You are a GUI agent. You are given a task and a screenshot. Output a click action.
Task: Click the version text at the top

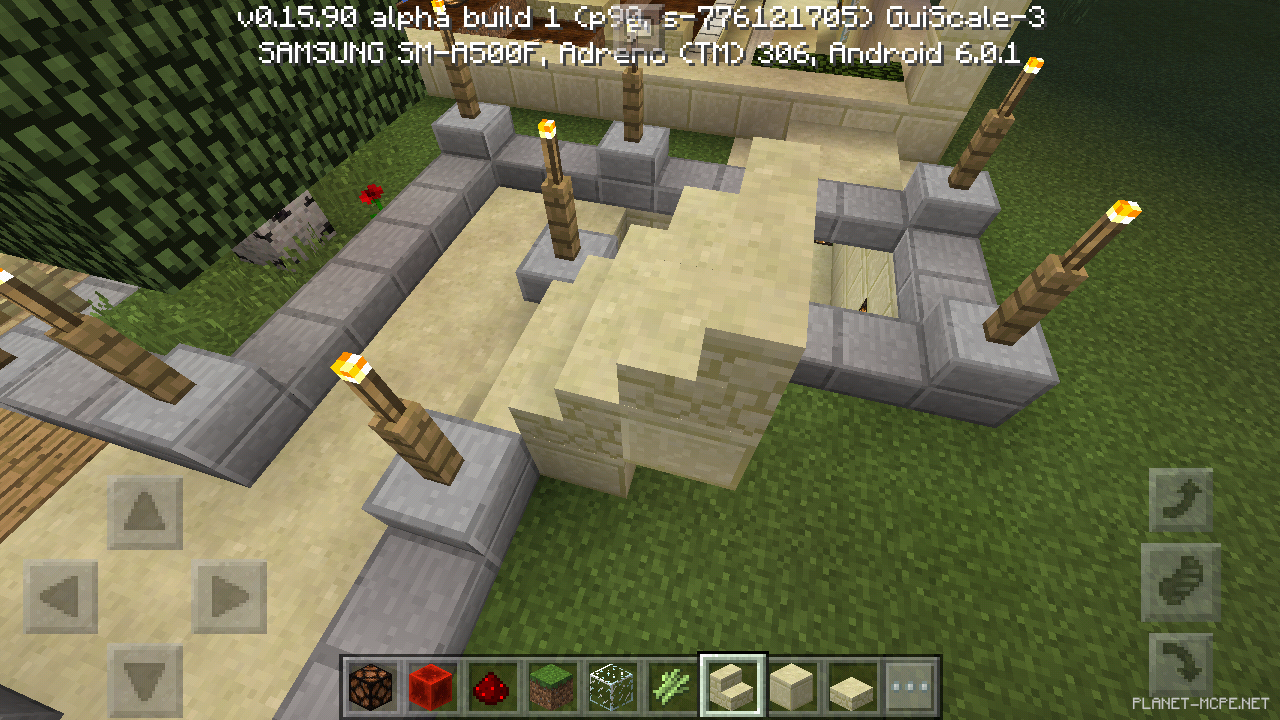pos(640,16)
